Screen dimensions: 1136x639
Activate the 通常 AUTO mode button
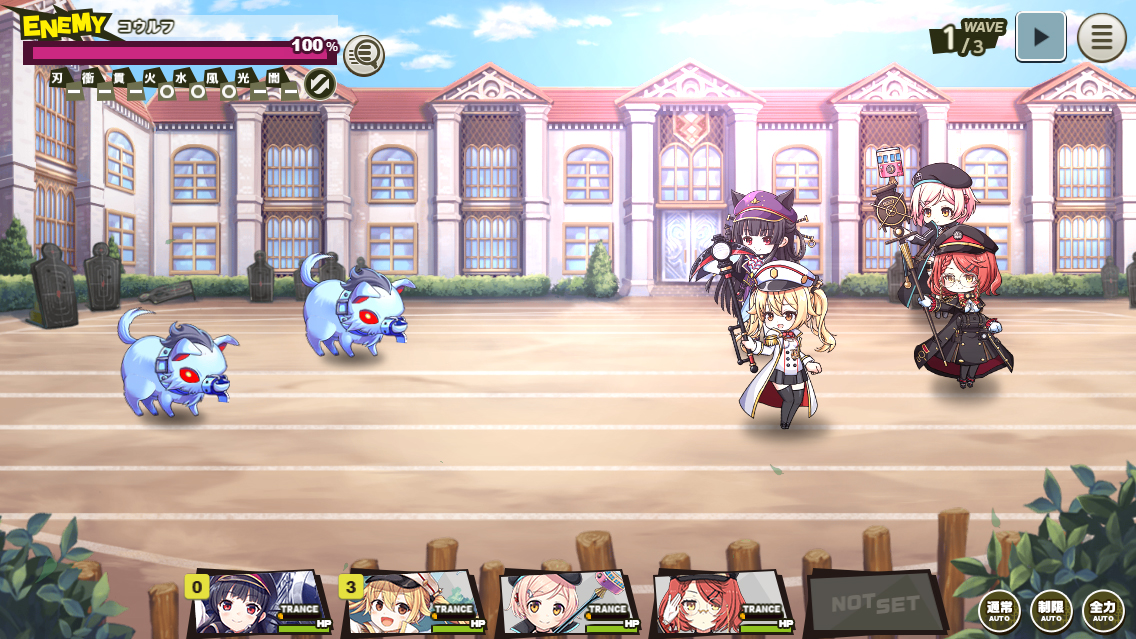pyautogui.click(x=999, y=610)
